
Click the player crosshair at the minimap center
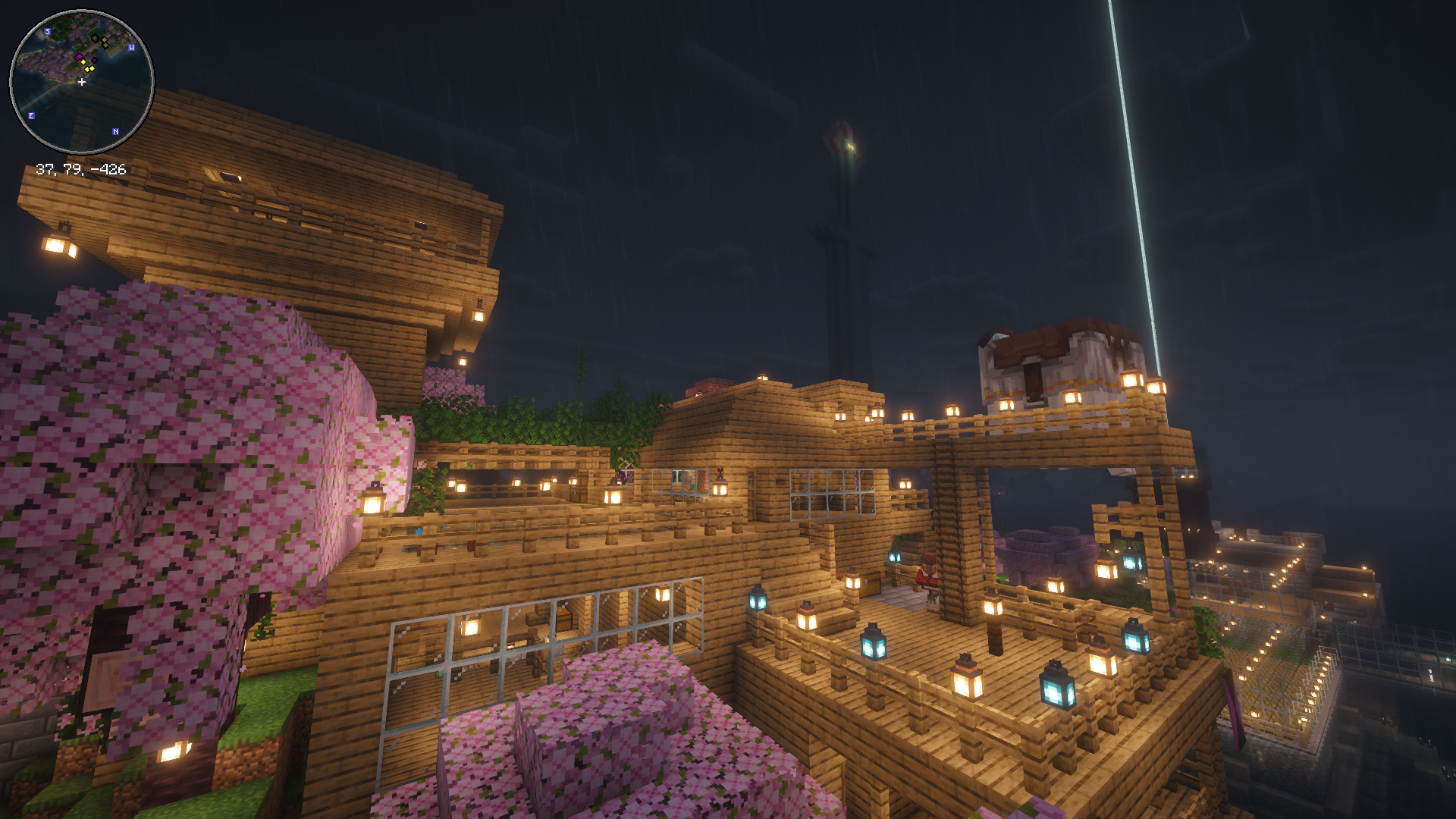(x=81, y=81)
